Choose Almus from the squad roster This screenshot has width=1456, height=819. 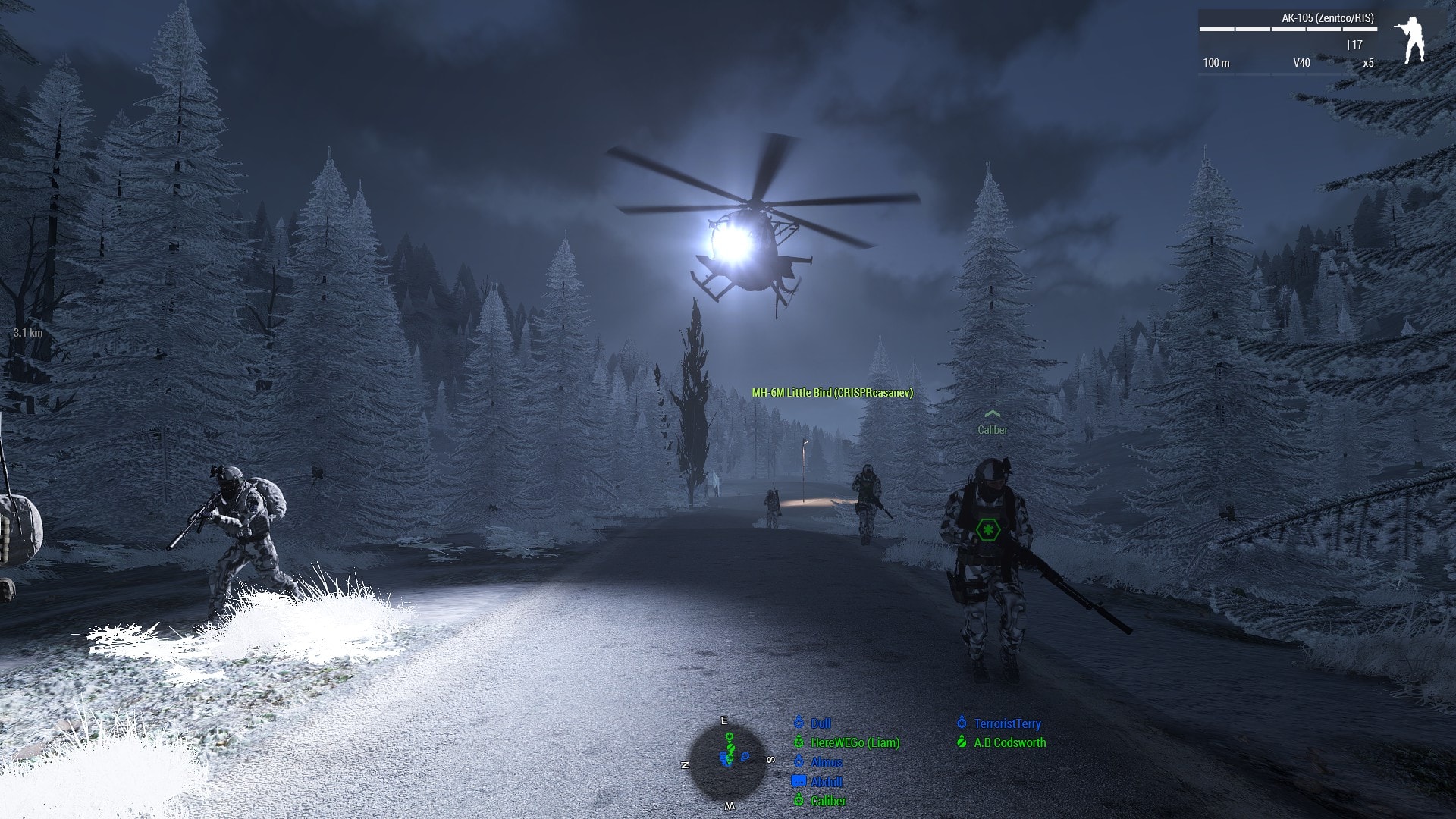[826, 762]
